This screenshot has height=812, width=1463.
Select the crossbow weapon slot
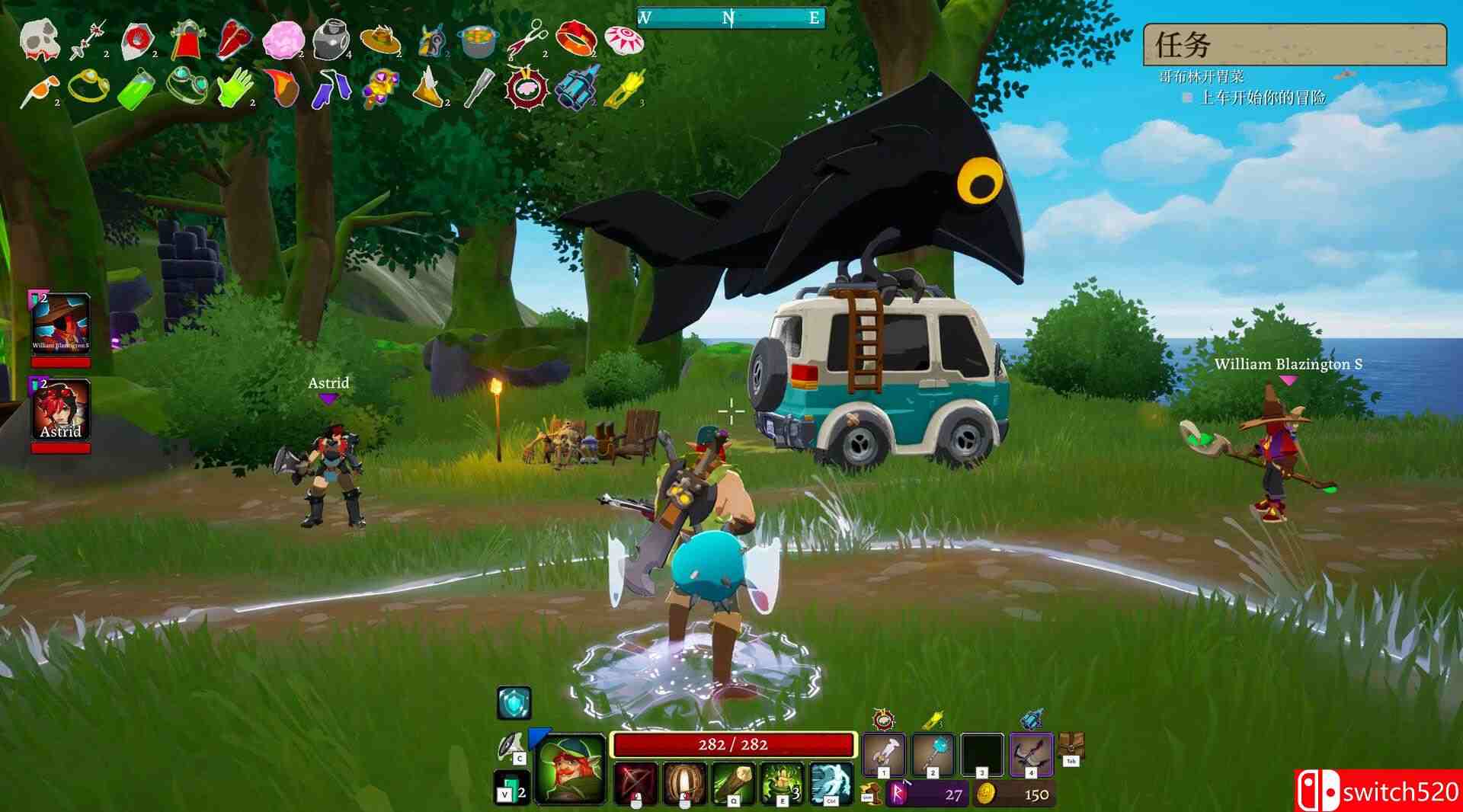pos(1030,755)
